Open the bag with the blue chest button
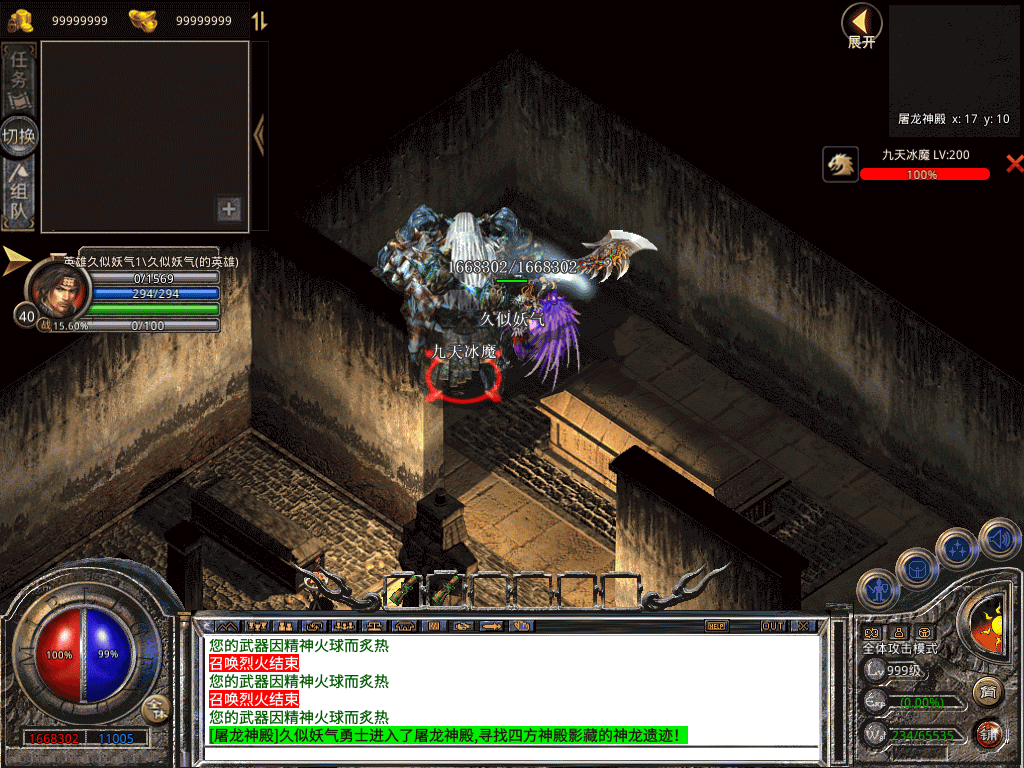The height and width of the screenshot is (768, 1024). coord(916,568)
